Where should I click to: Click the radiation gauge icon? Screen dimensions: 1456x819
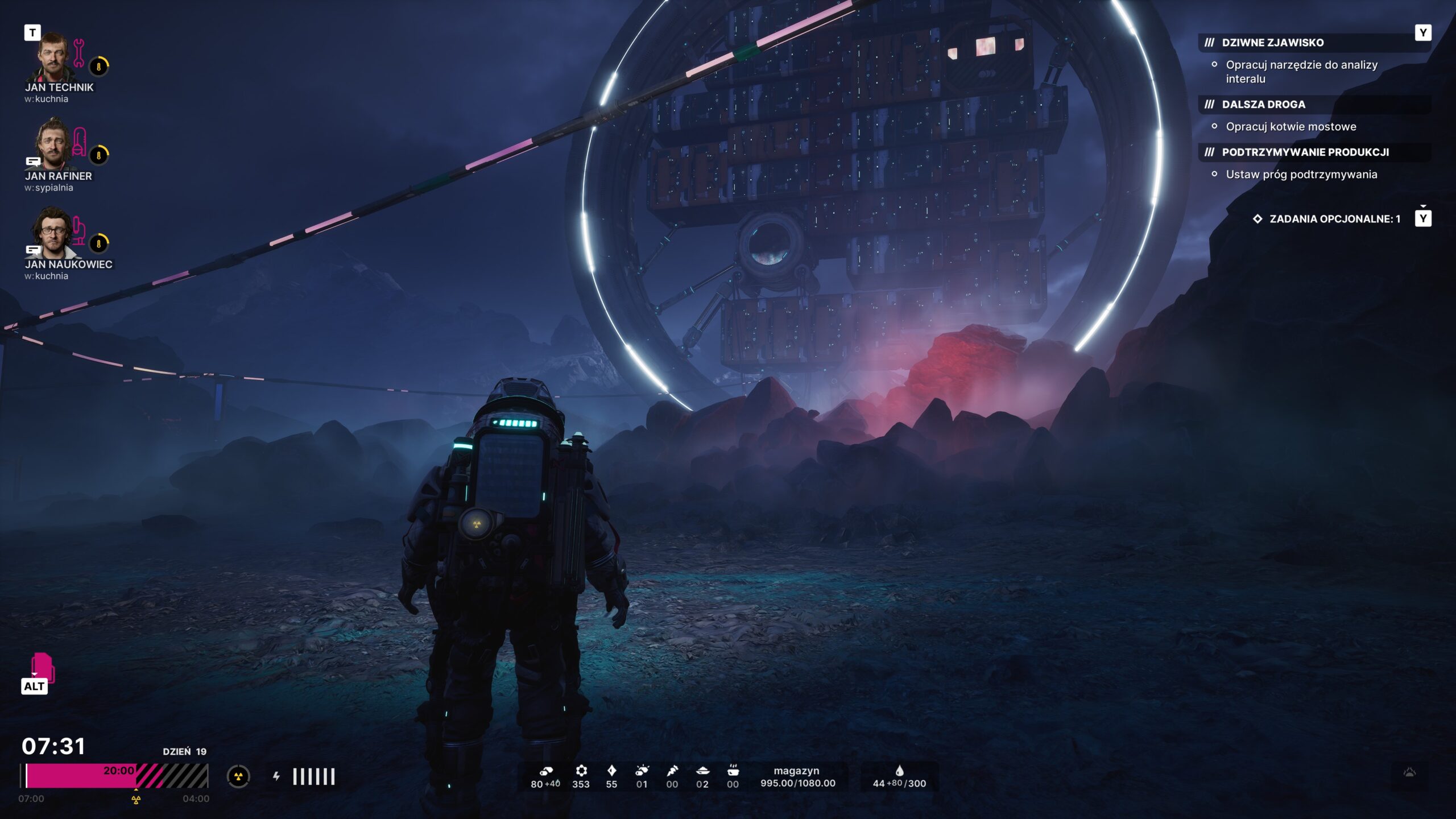238,776
